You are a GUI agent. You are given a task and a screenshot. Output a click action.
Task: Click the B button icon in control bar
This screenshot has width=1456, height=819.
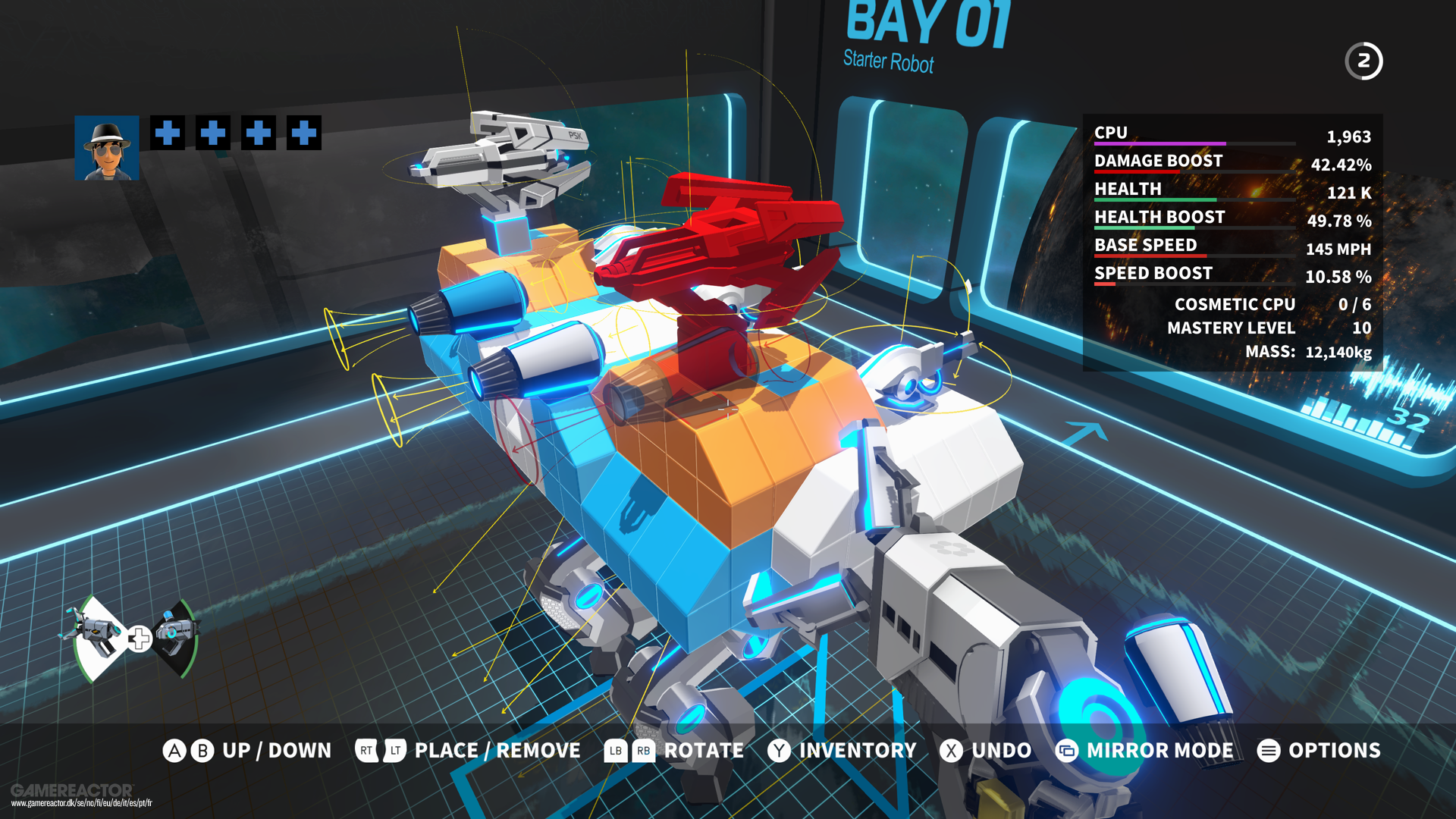coord(202,751)
